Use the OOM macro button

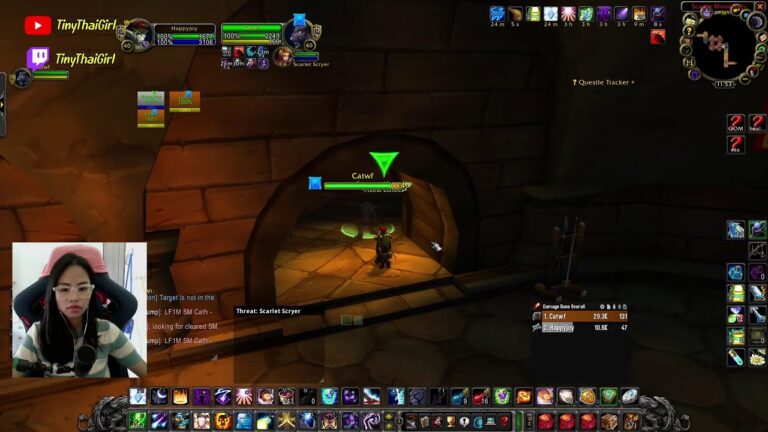tap(736, 122)
